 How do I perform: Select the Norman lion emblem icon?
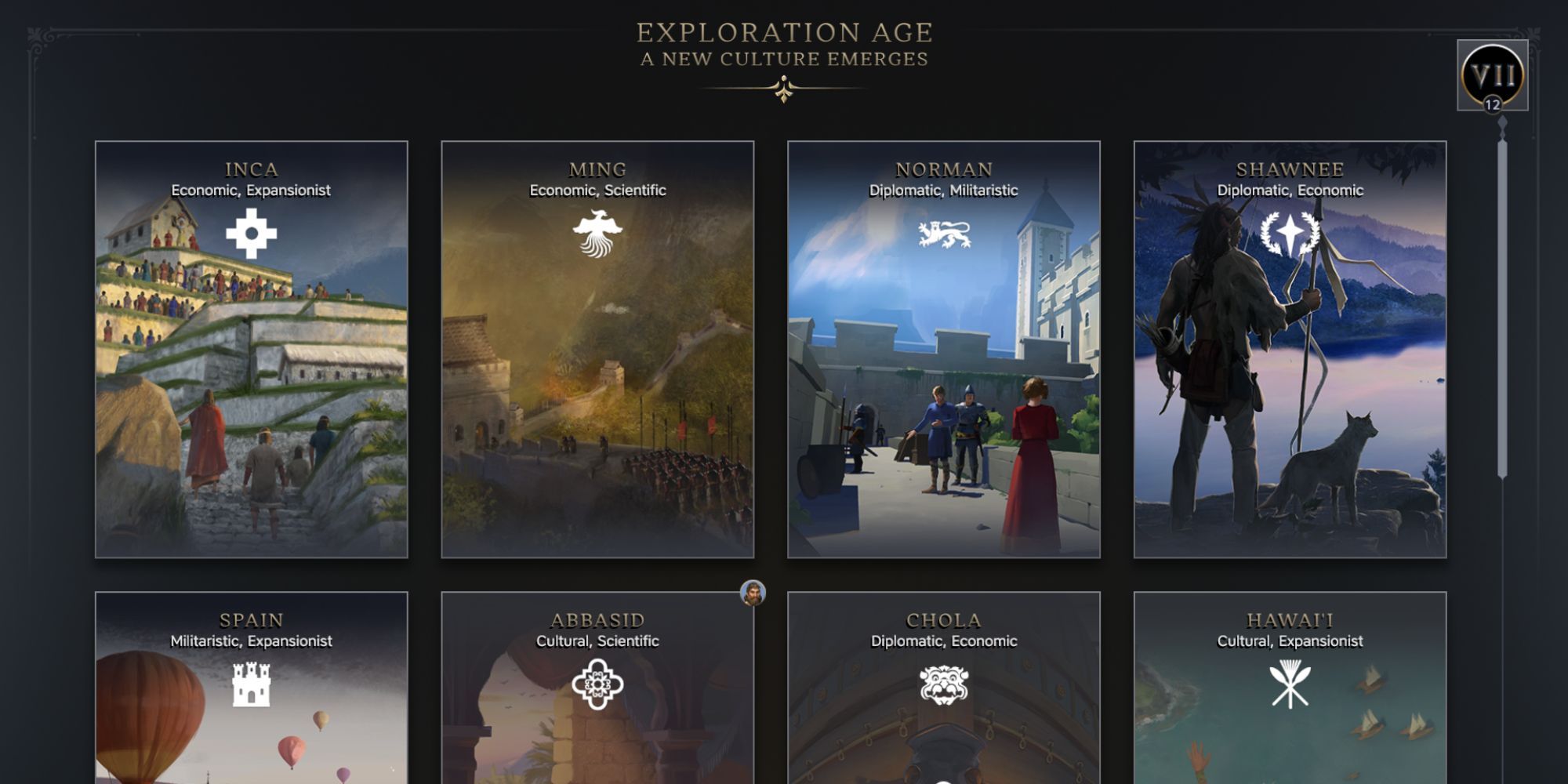point(946,231)
